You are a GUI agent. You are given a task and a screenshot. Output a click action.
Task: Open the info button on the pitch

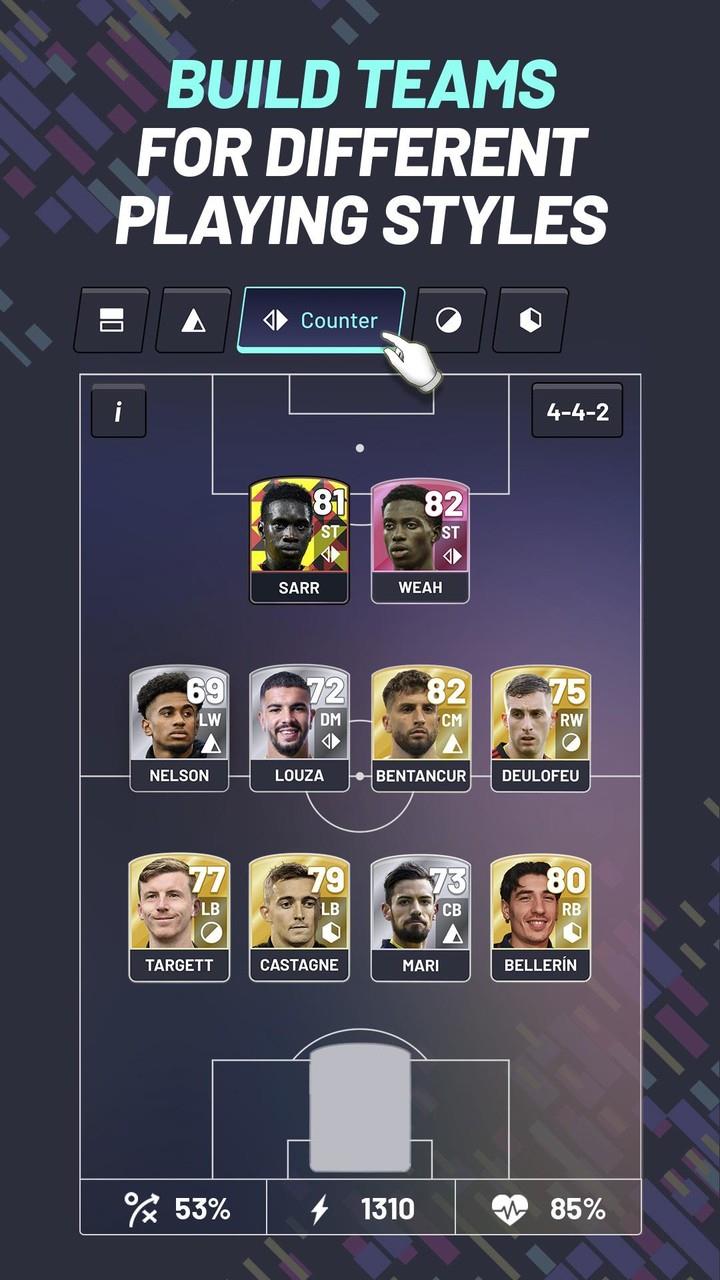pos(118,411)
